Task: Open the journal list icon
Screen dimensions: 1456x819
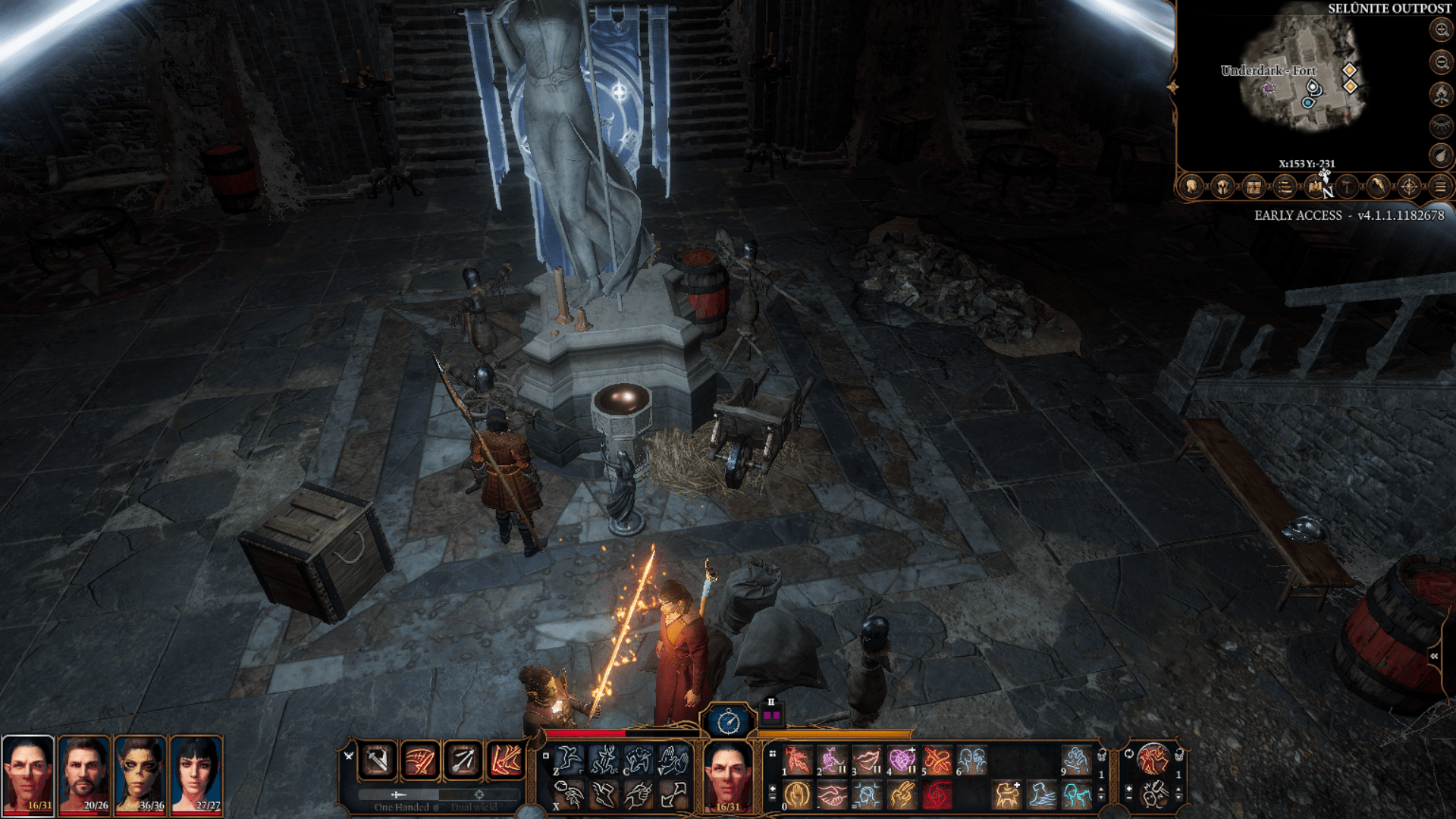Action: [x=1285, y=186]
